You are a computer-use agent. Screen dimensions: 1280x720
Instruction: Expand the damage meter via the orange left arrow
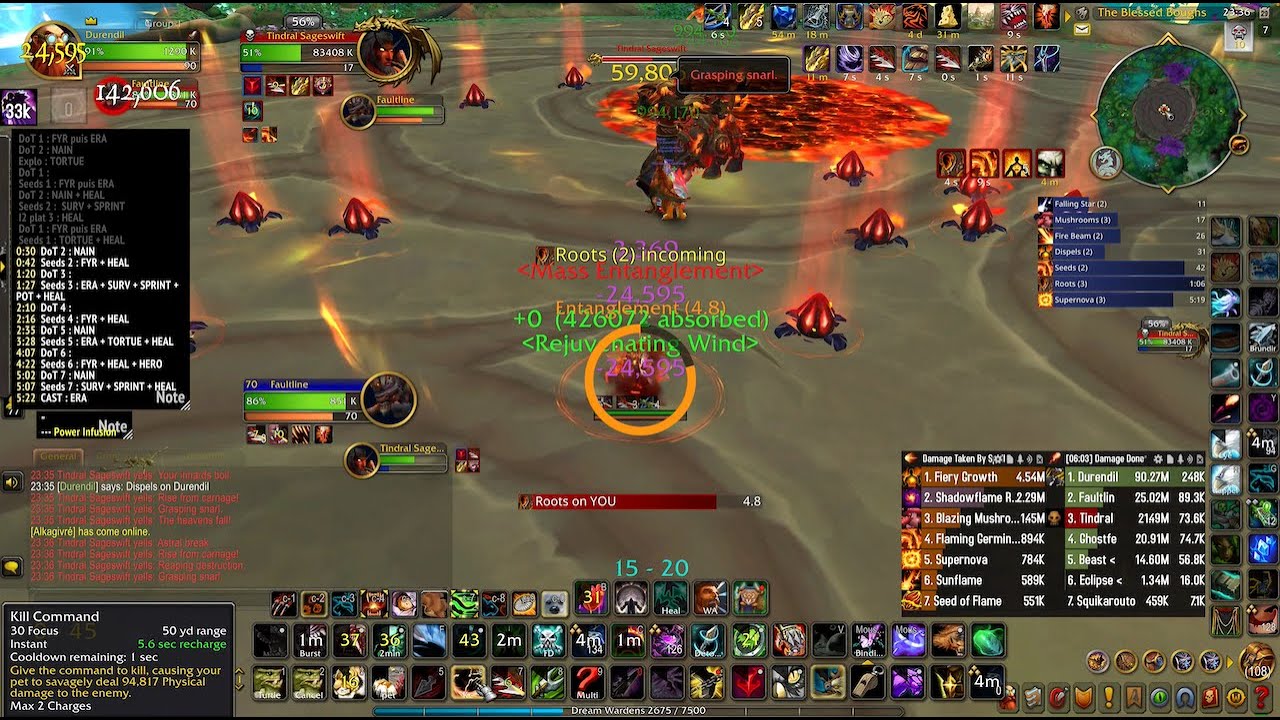(x=910, y=458)
